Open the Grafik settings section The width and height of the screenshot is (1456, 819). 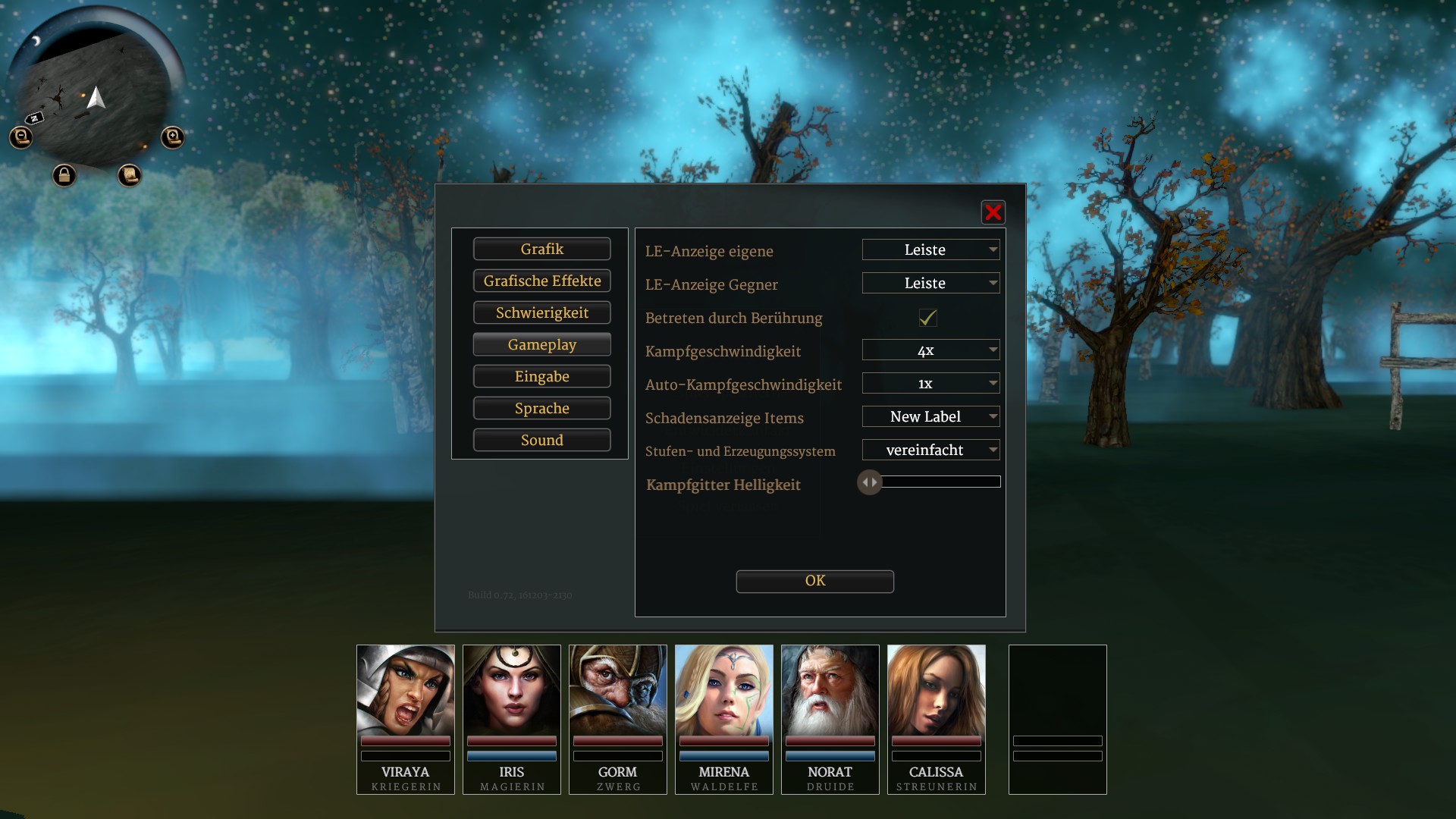tap(541, 249)
